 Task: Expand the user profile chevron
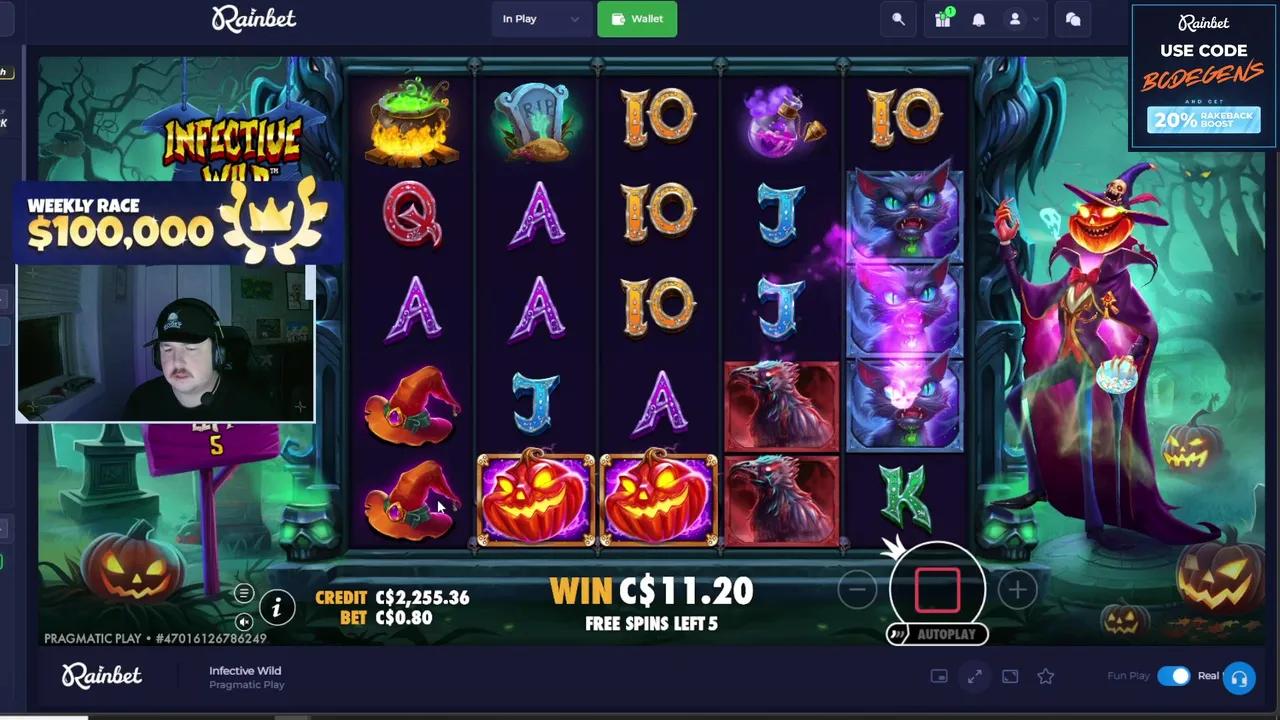coord(1035,19)
